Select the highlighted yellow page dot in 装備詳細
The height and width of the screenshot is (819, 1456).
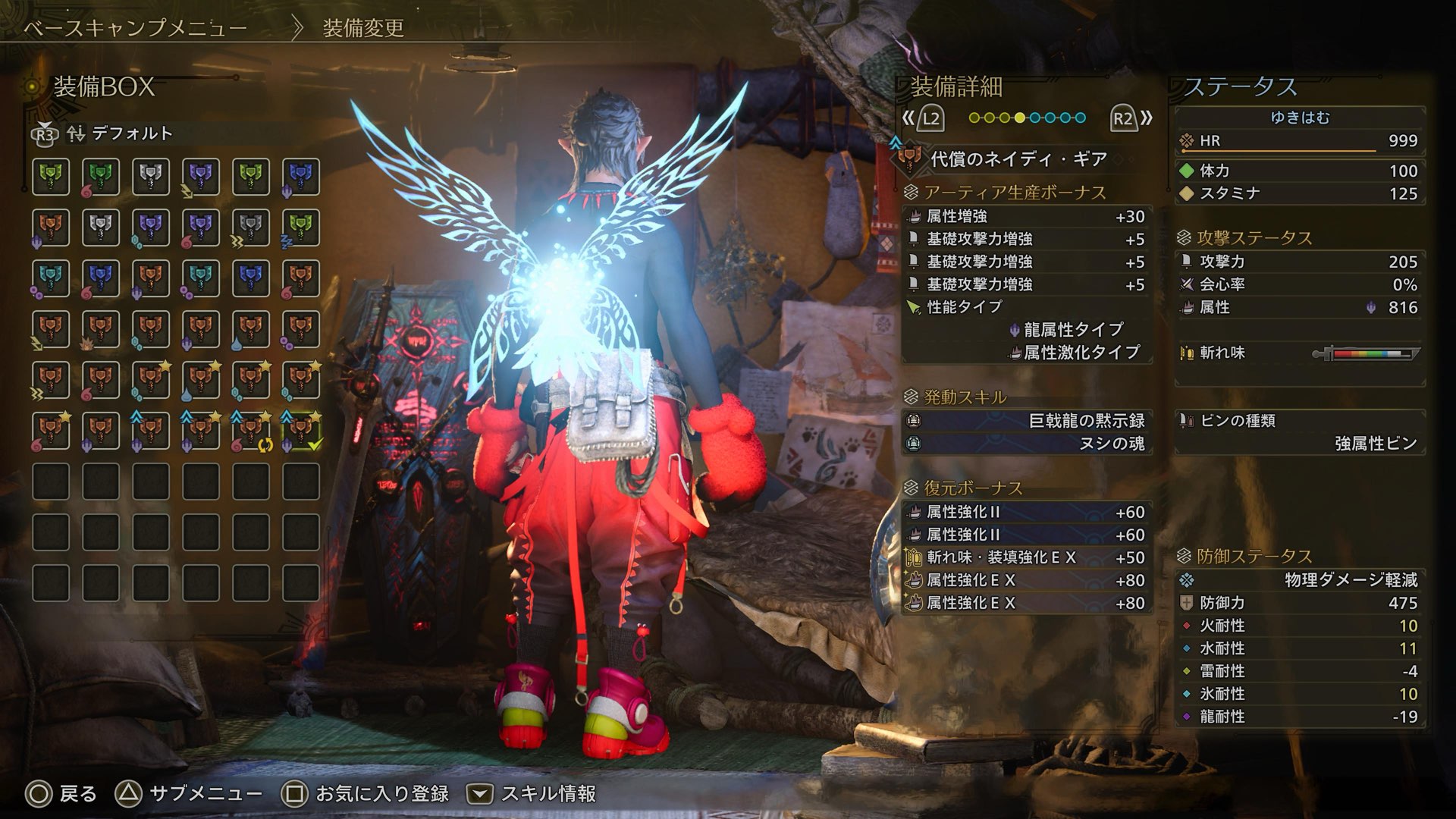1020,118
